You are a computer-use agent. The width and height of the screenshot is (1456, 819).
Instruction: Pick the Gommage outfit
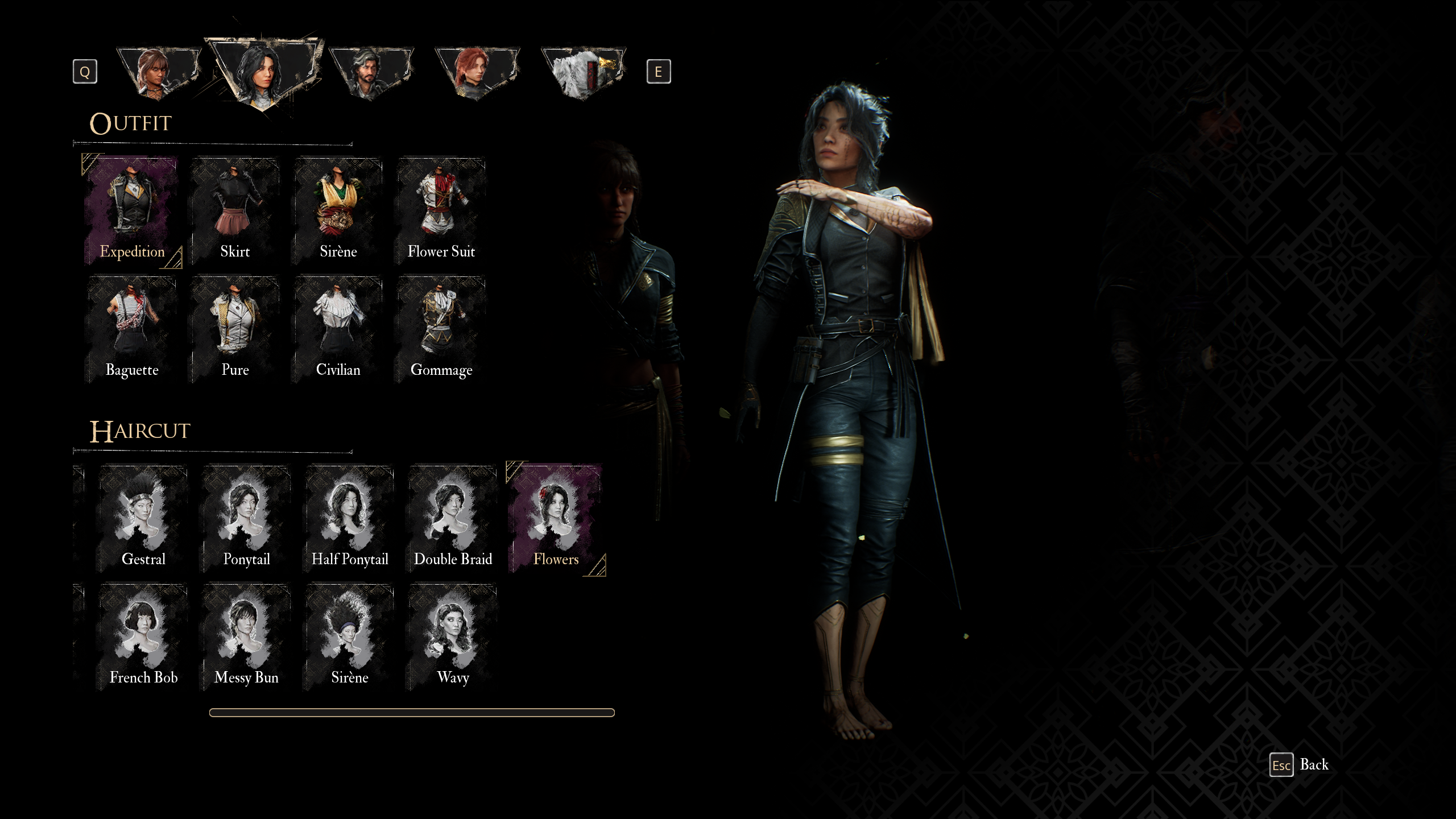pos(441,329)
